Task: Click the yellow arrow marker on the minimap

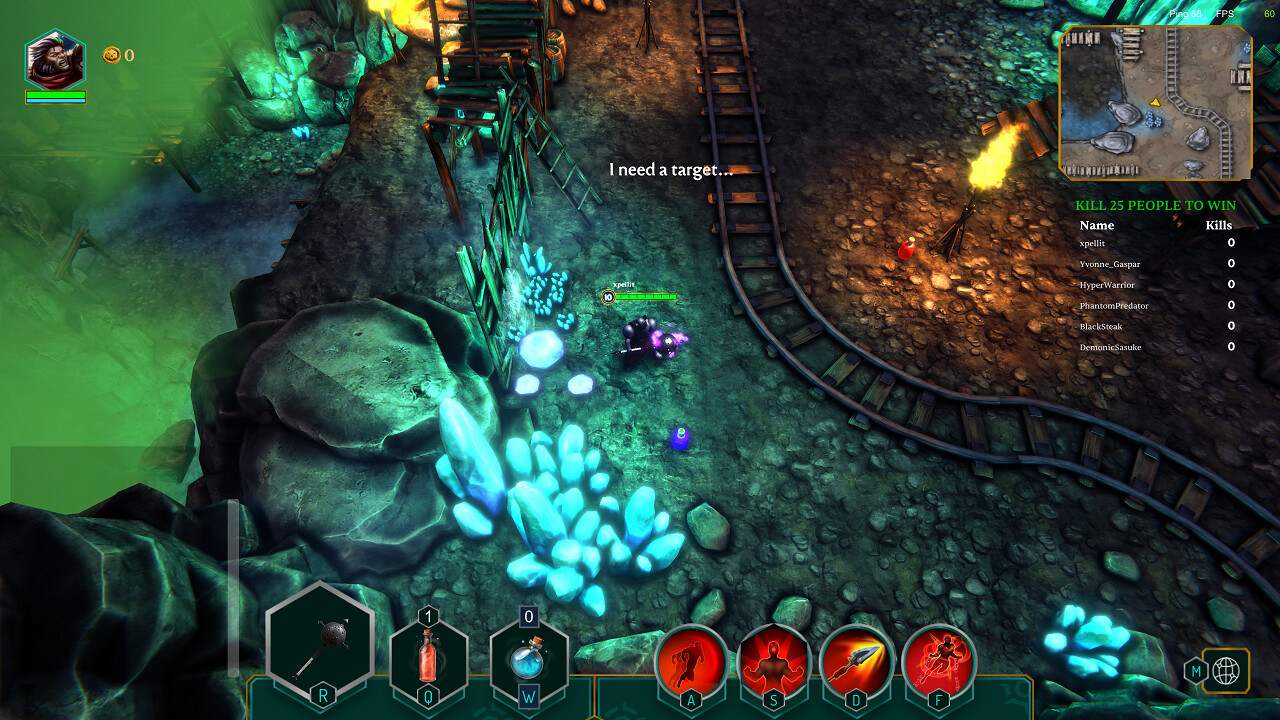Action: (1152, 100)
